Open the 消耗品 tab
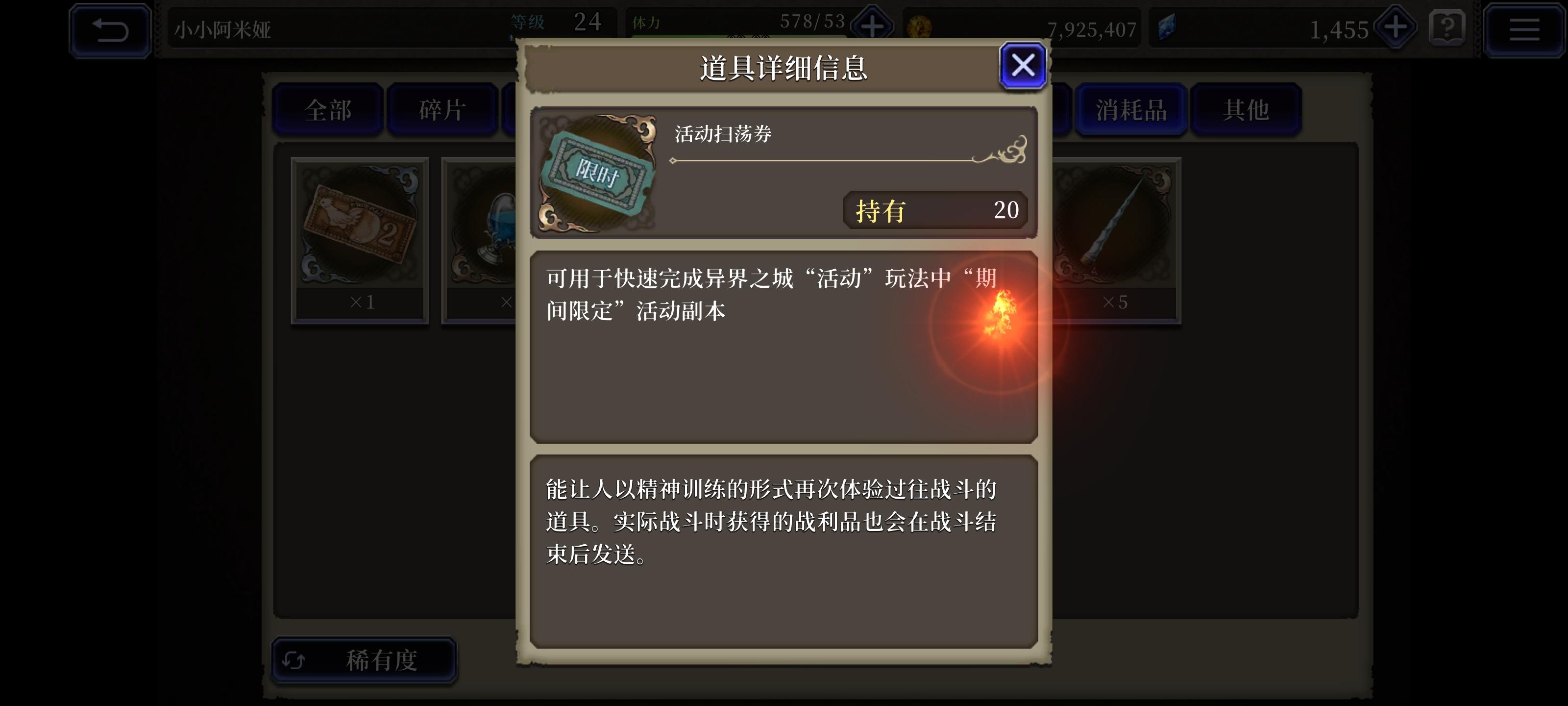Screen dimensions: 1568x706 [1131, 110]
